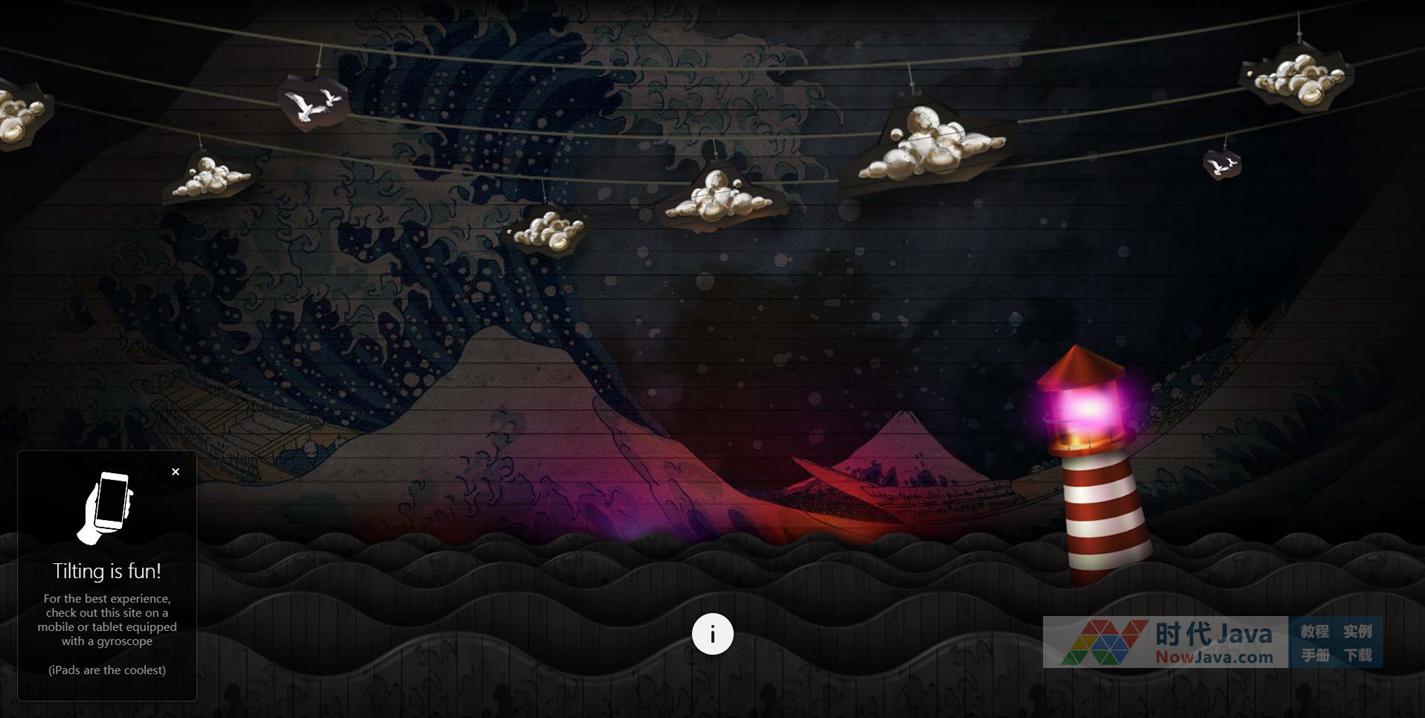The width and height of the screenshot is (1425, 718).
Task: Close the Tilting is fun tip panel
Action: 176,472
